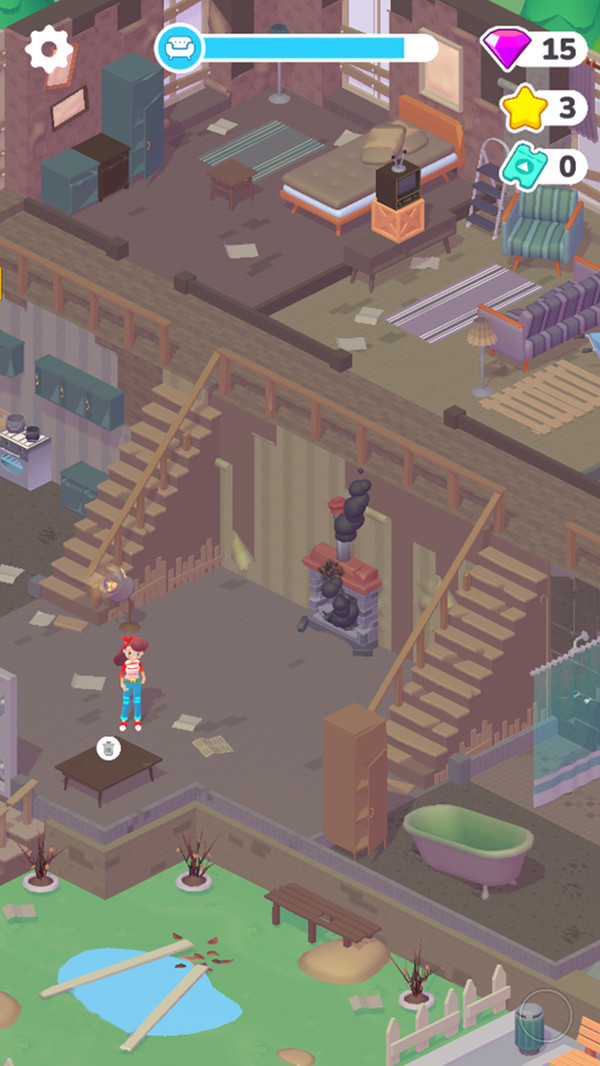The image size is (600, 1066).
Task: Select the yellow star counter
Action: [x=543, y=108]
